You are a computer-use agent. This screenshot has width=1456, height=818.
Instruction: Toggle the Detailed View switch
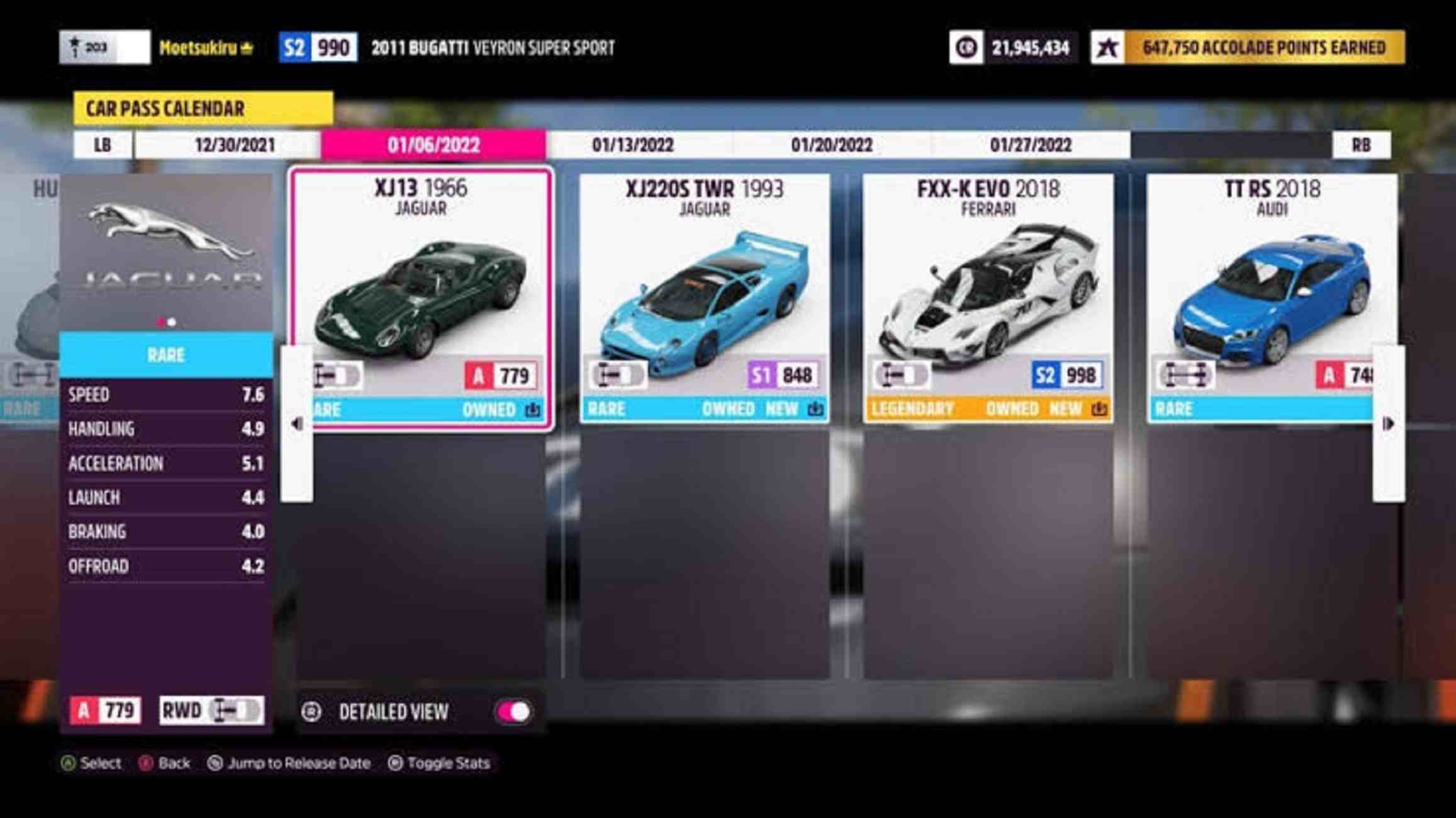[514, 712]
